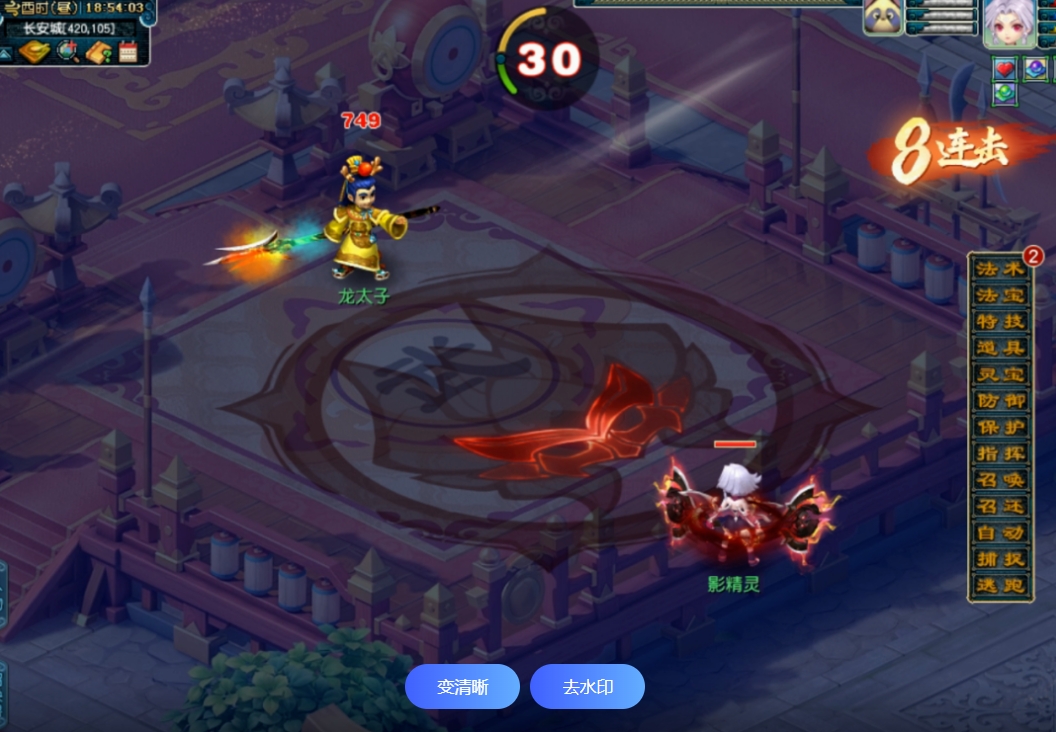Open the 指挥 command option

pos(1000,453)
